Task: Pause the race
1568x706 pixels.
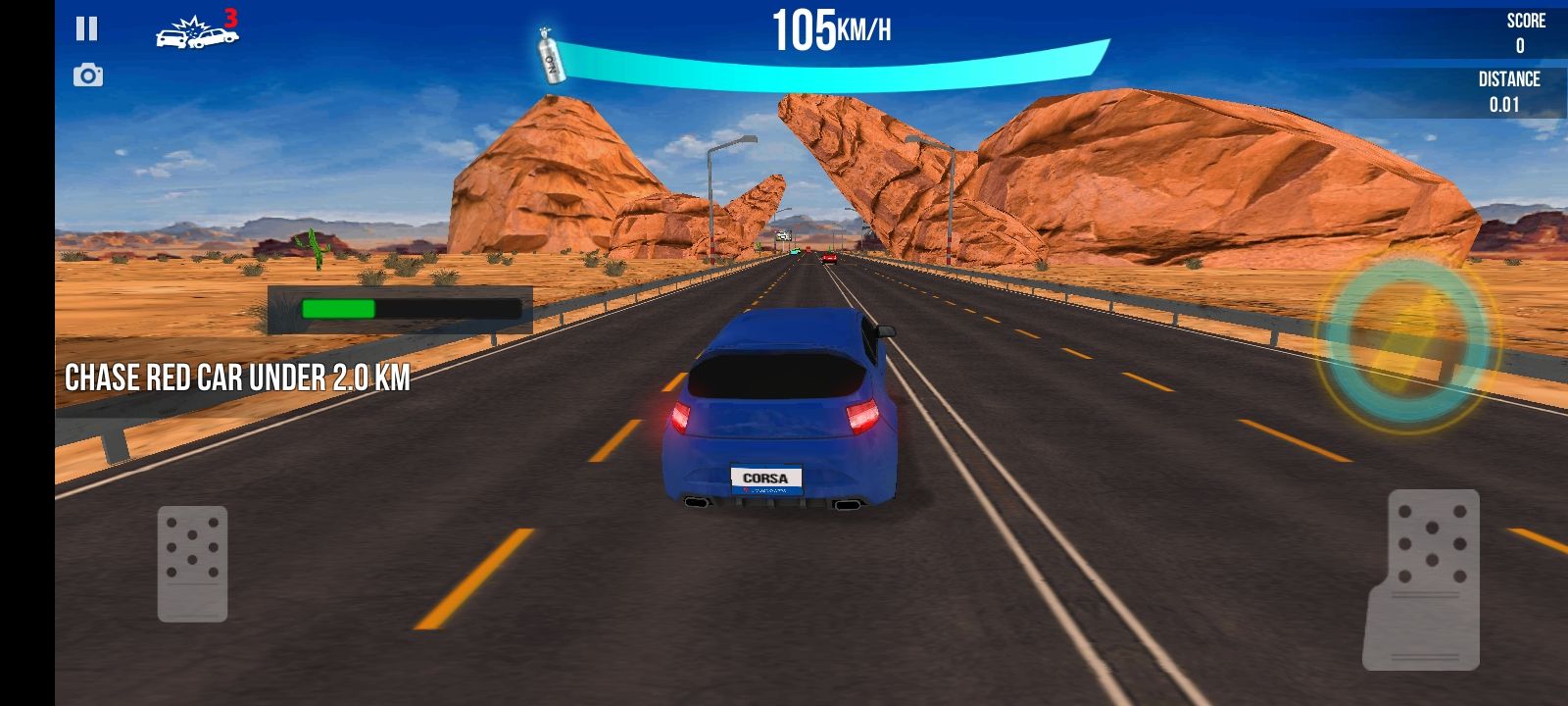Action: (87, 29)
